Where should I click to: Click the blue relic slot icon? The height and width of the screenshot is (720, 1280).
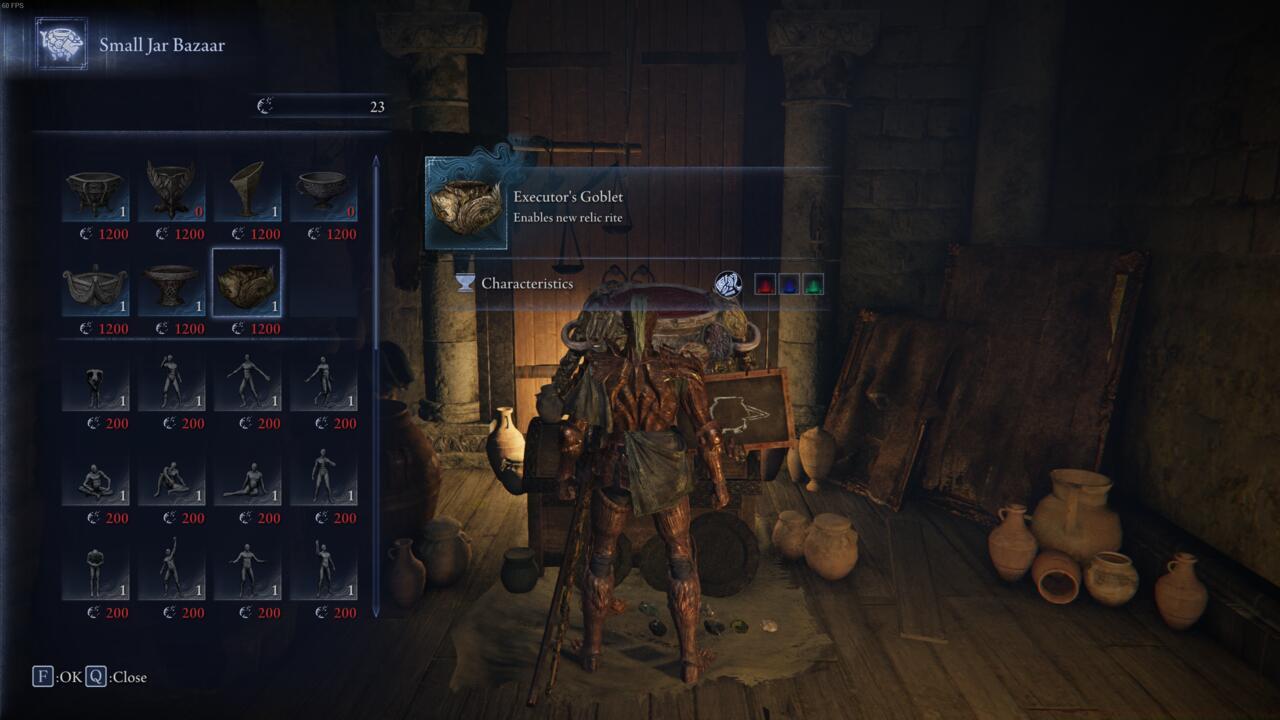click(790, 283)
